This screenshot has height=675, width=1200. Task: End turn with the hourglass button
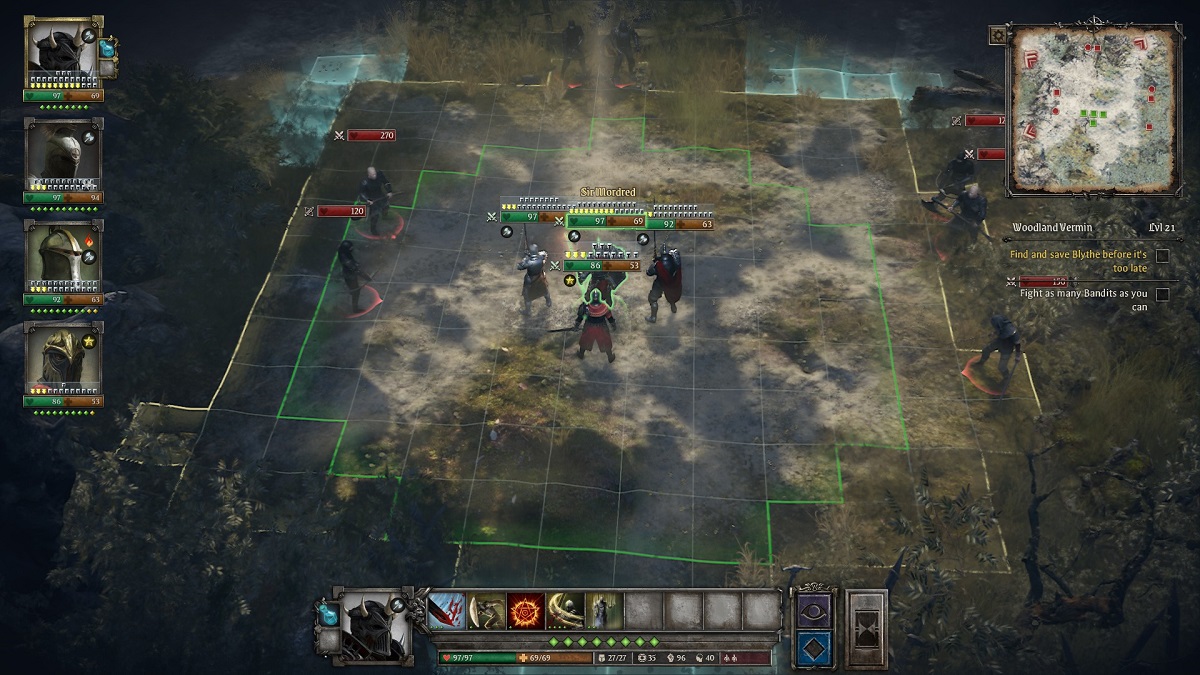pyautogui.click(x=866, y=627)
